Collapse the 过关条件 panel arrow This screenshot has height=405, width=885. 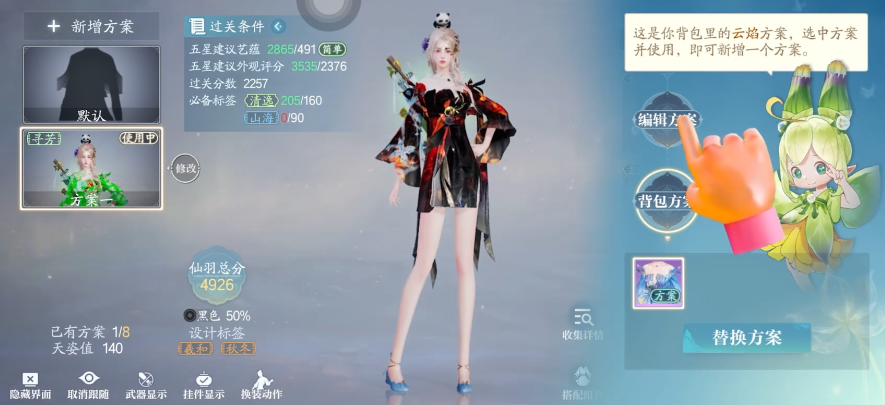point(278,26)
